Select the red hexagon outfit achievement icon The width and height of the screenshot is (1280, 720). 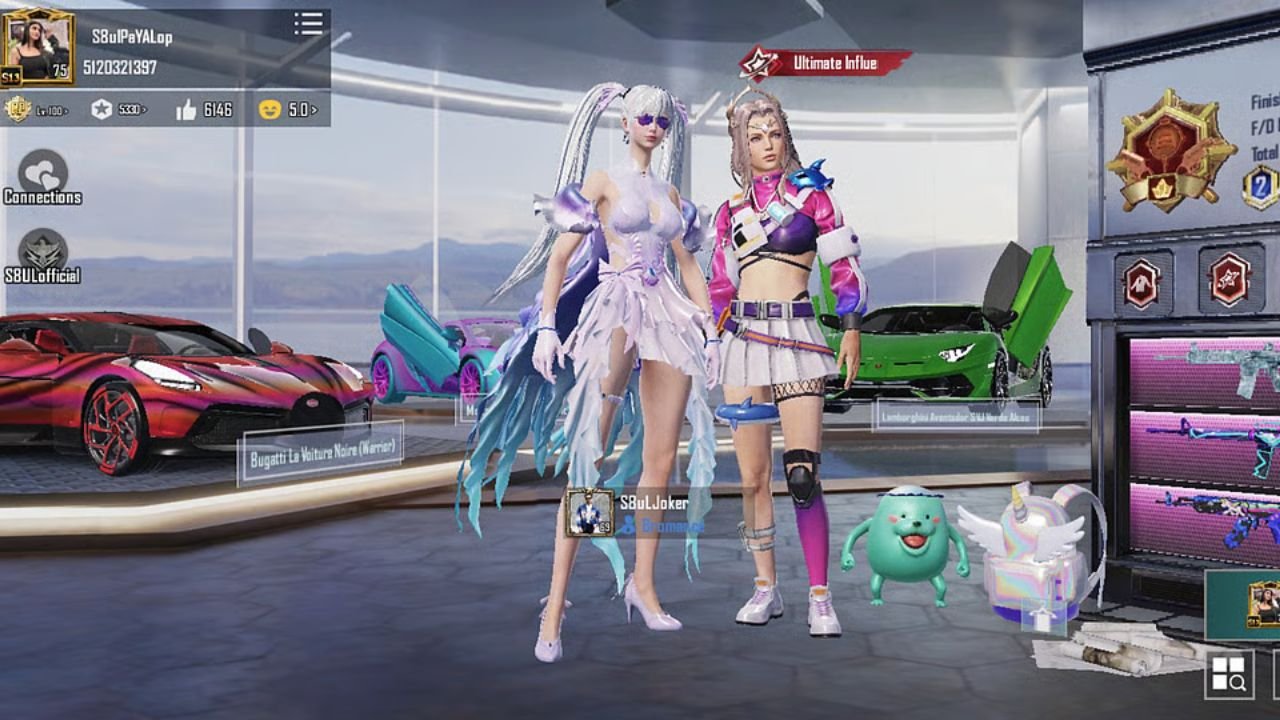1141,282
